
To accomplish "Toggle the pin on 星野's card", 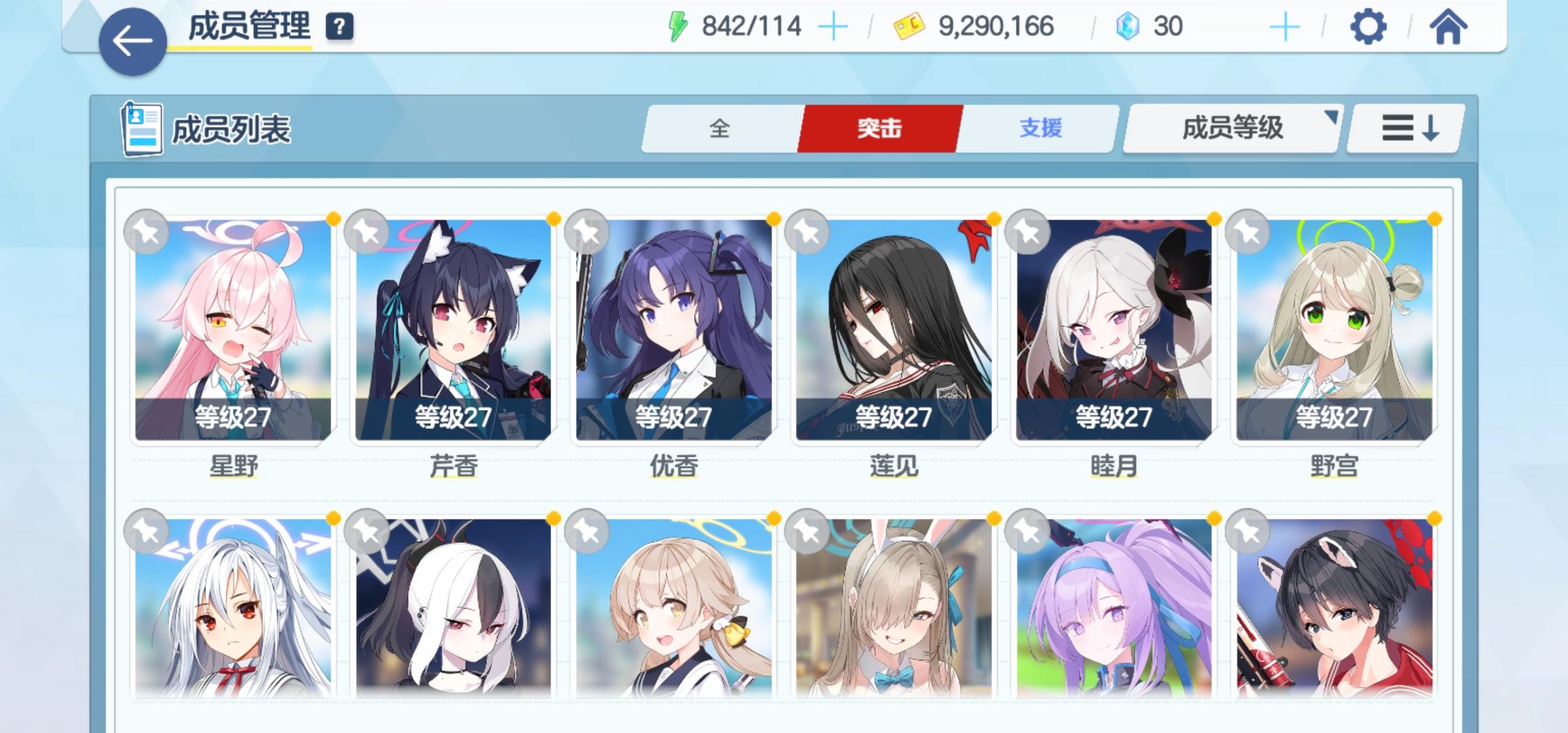I will click(x=147, y=231).
